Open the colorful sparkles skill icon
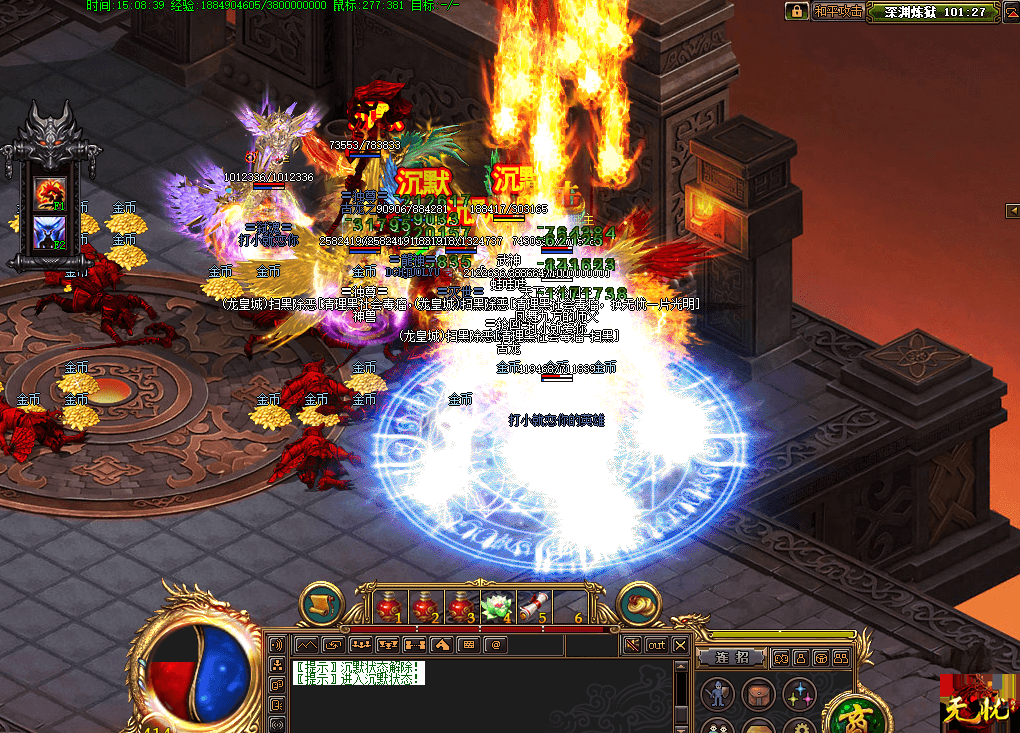Viewport: 1020px width, 733px height. (x=799, y=693)
